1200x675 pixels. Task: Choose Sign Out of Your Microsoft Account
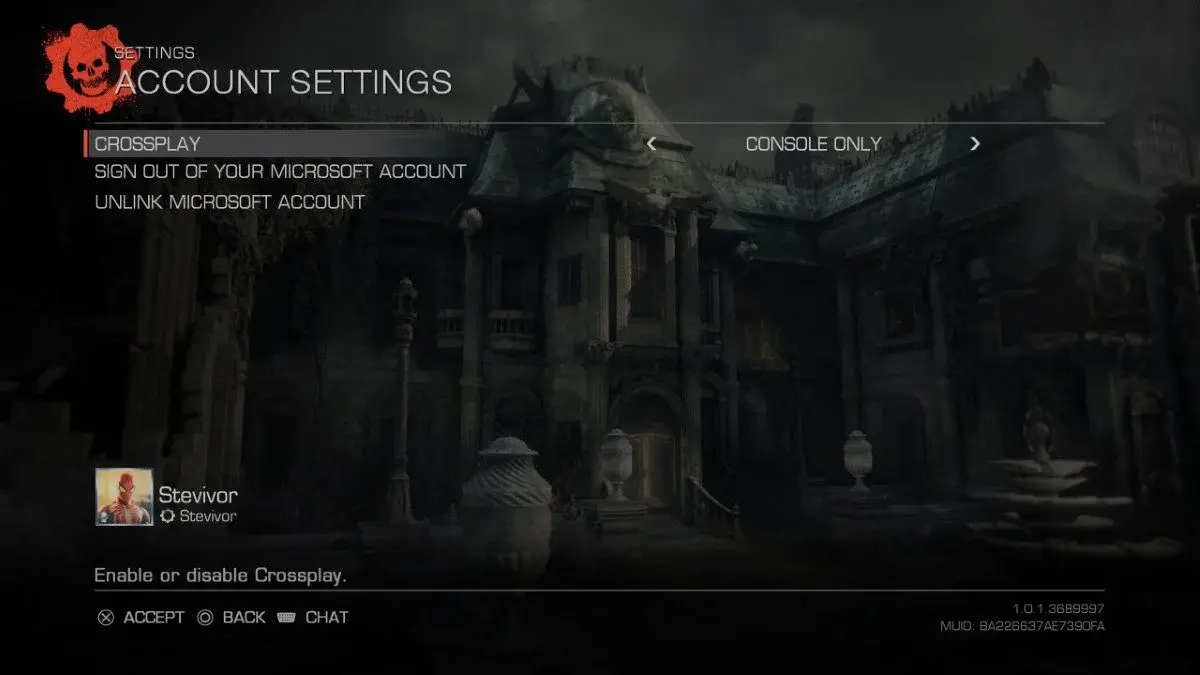point(280,172)
